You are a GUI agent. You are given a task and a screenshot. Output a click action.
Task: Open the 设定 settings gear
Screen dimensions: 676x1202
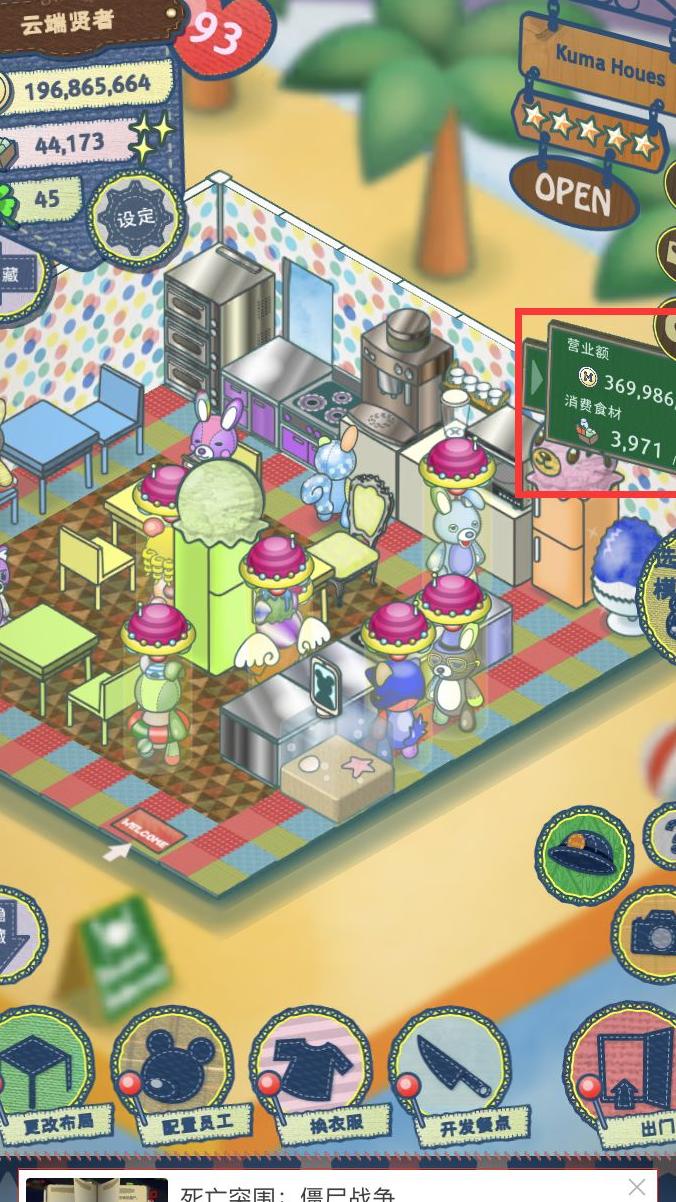pyautogui.click(x=135, y=218)
